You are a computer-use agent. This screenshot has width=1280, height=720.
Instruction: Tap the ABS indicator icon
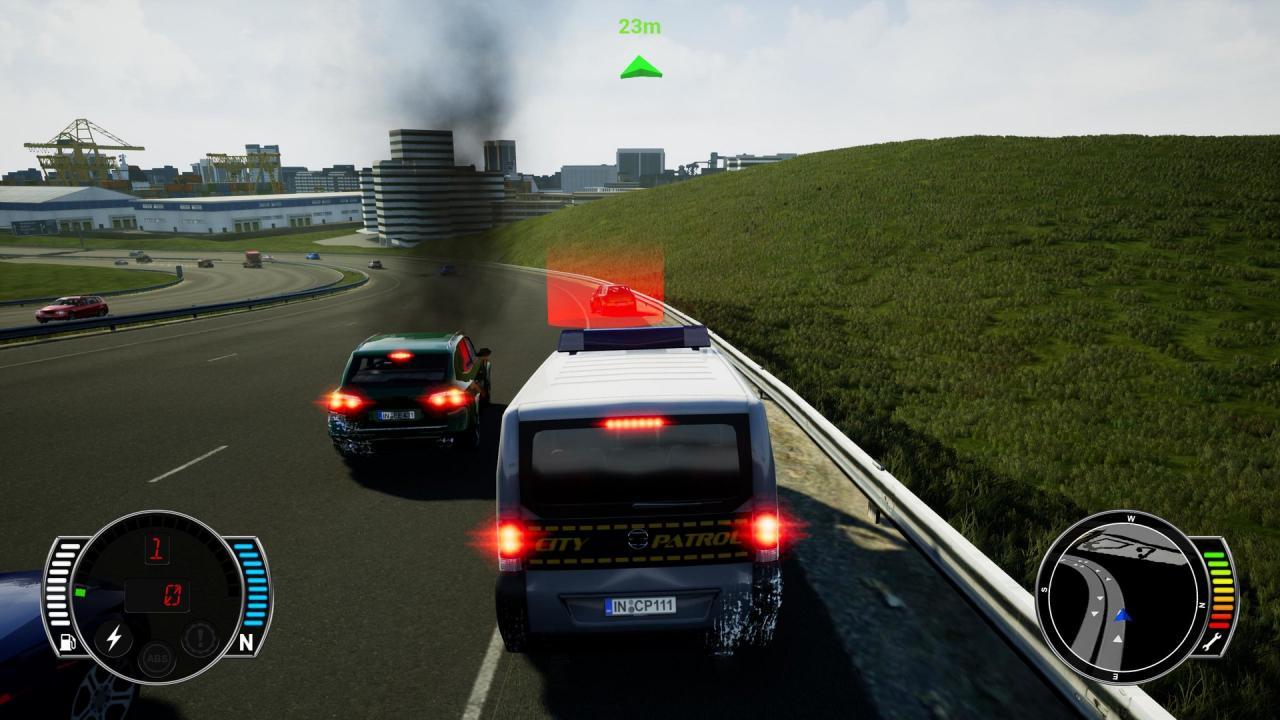157,658
